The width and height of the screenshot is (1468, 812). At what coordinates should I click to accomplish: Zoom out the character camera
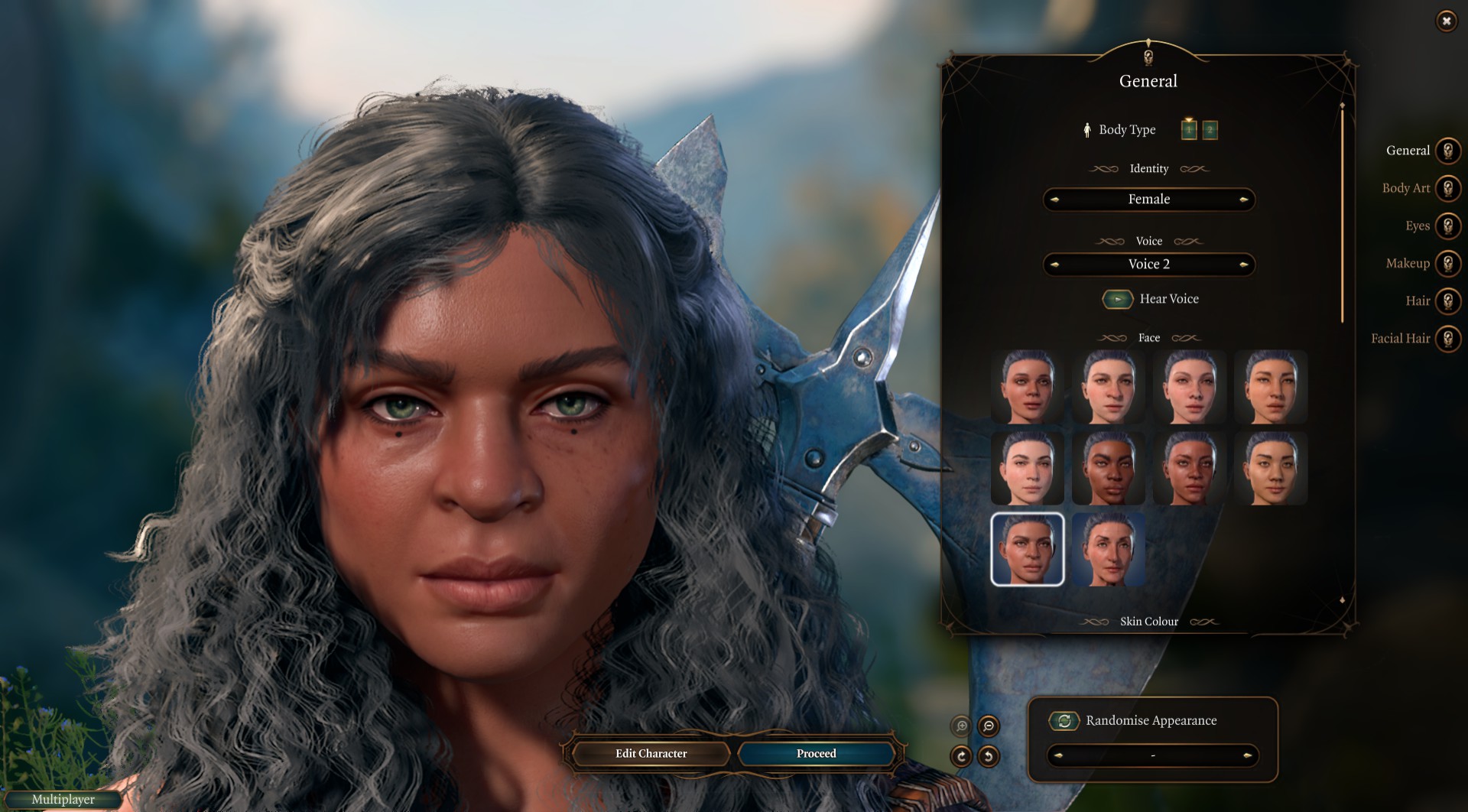pos(989,726)
